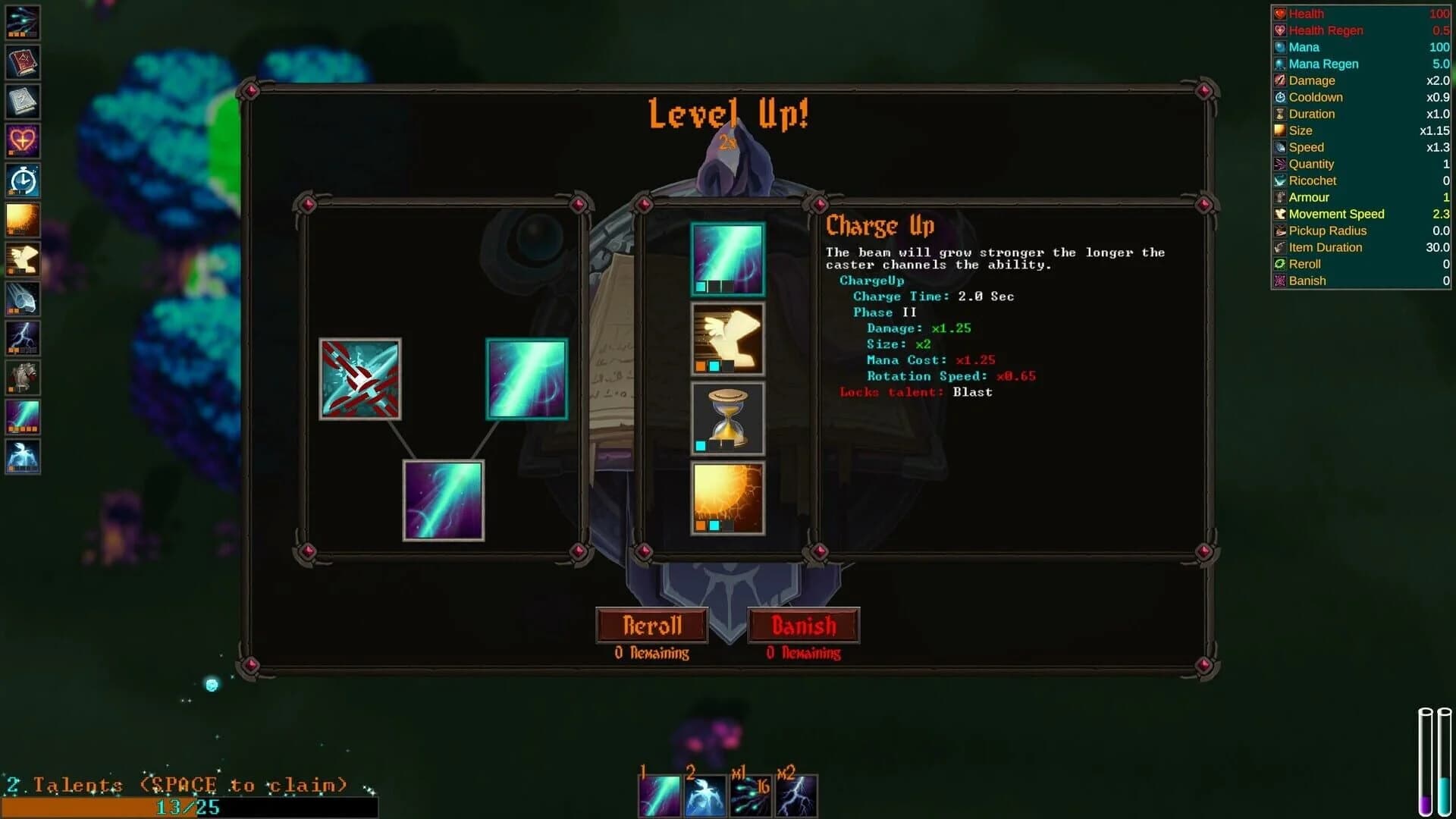Click the silver tome icon in the sidebar
This screenshot has width=1456, height=819.
[x=23, y=102]
